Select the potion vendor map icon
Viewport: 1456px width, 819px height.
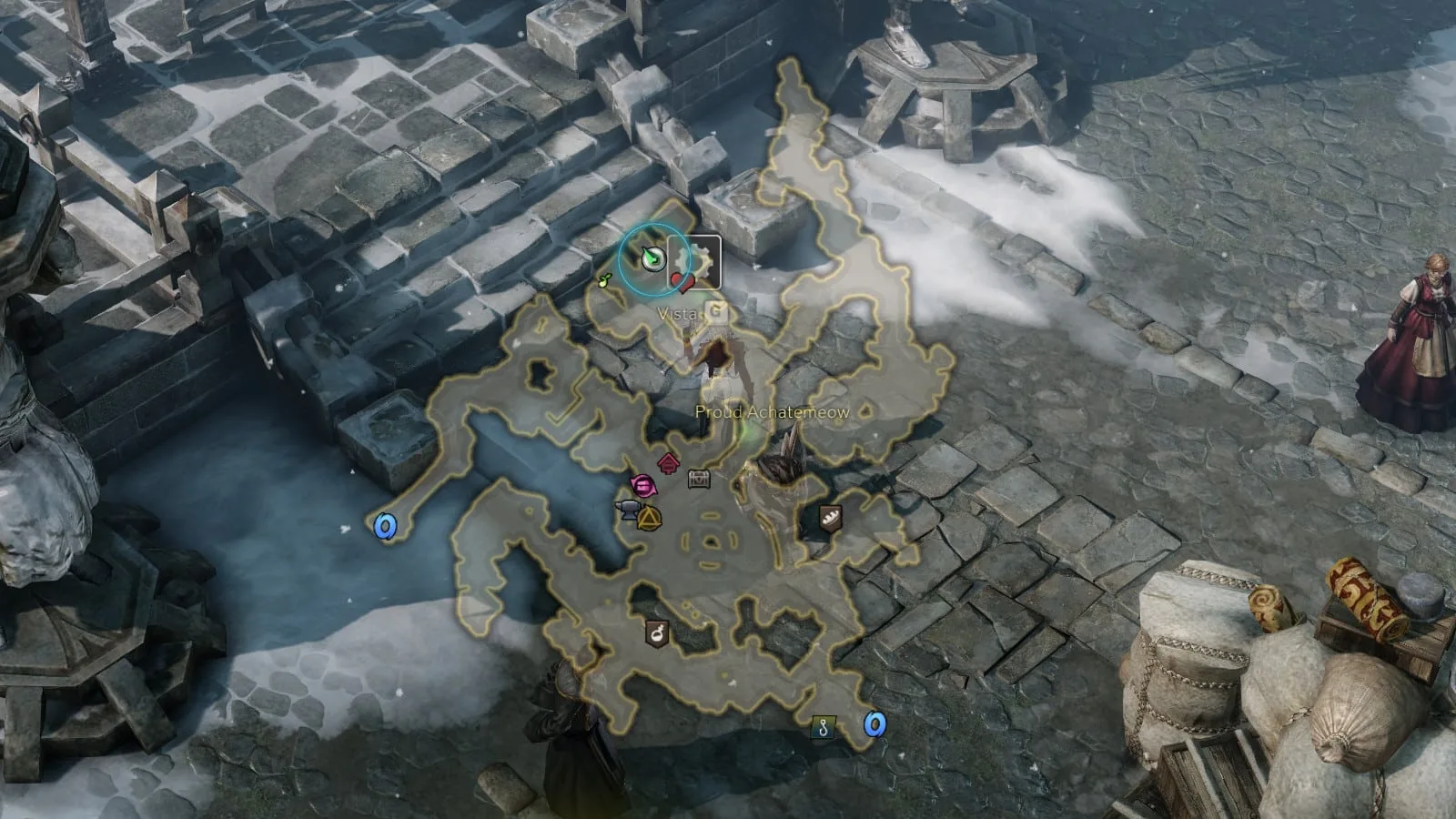pos(656,632)
